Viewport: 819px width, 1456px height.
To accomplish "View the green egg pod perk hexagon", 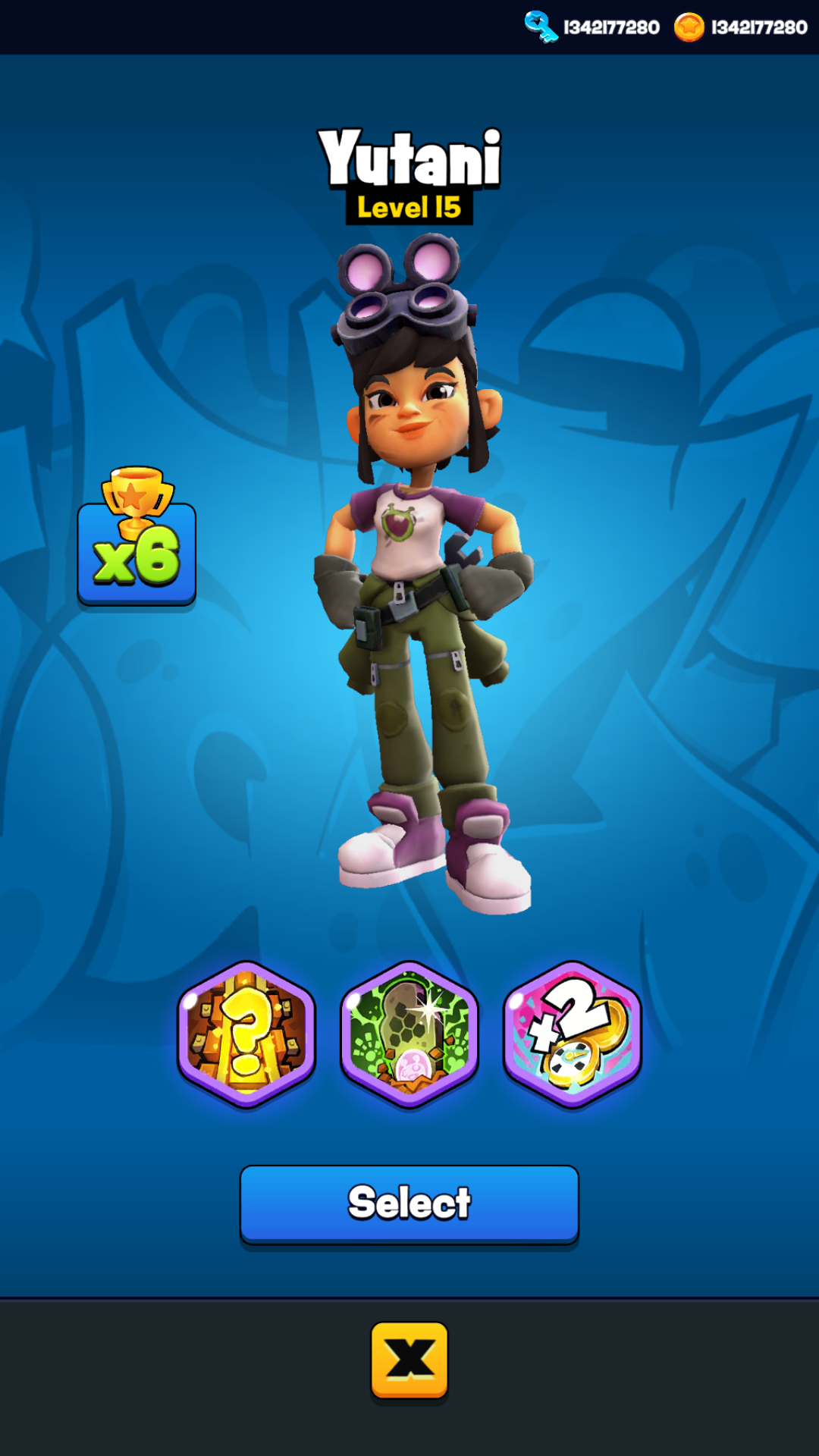I will [409, 1034].
